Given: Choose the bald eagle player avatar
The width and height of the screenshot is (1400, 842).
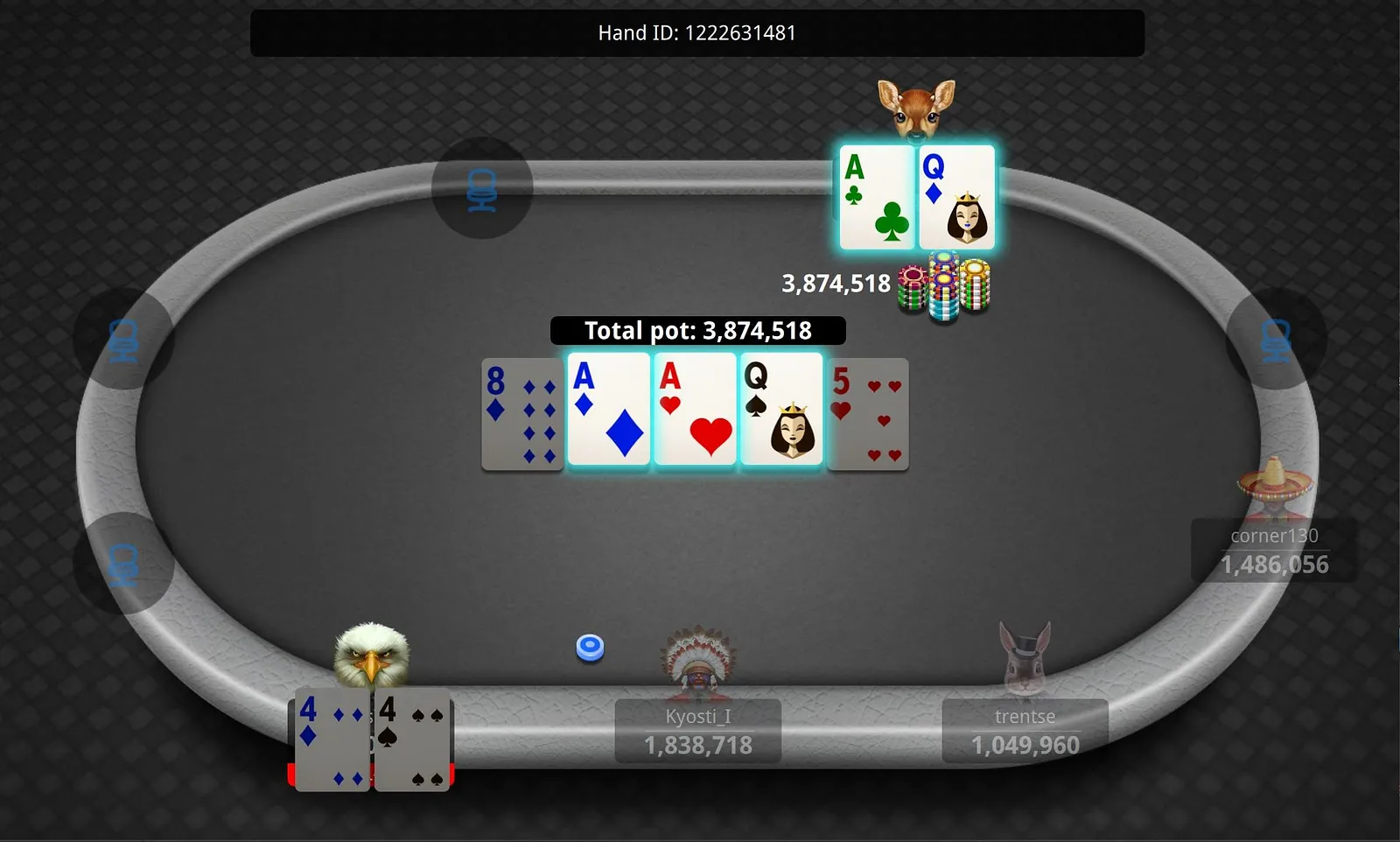Looking at the screenshot, I should (x=372, y=656).
